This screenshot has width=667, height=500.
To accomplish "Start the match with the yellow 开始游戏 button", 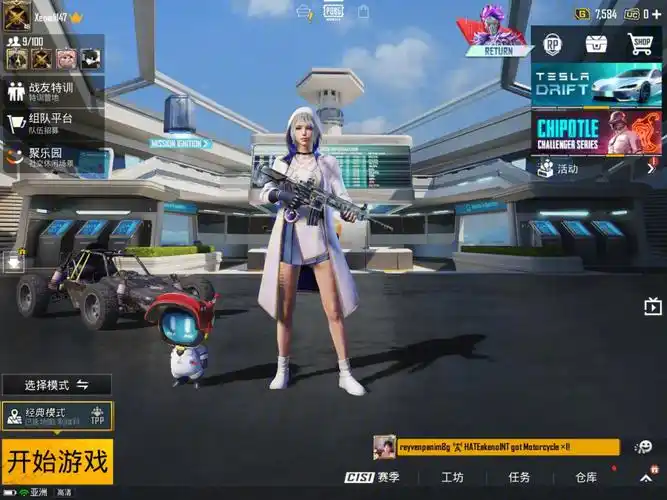I will (57, 461).
